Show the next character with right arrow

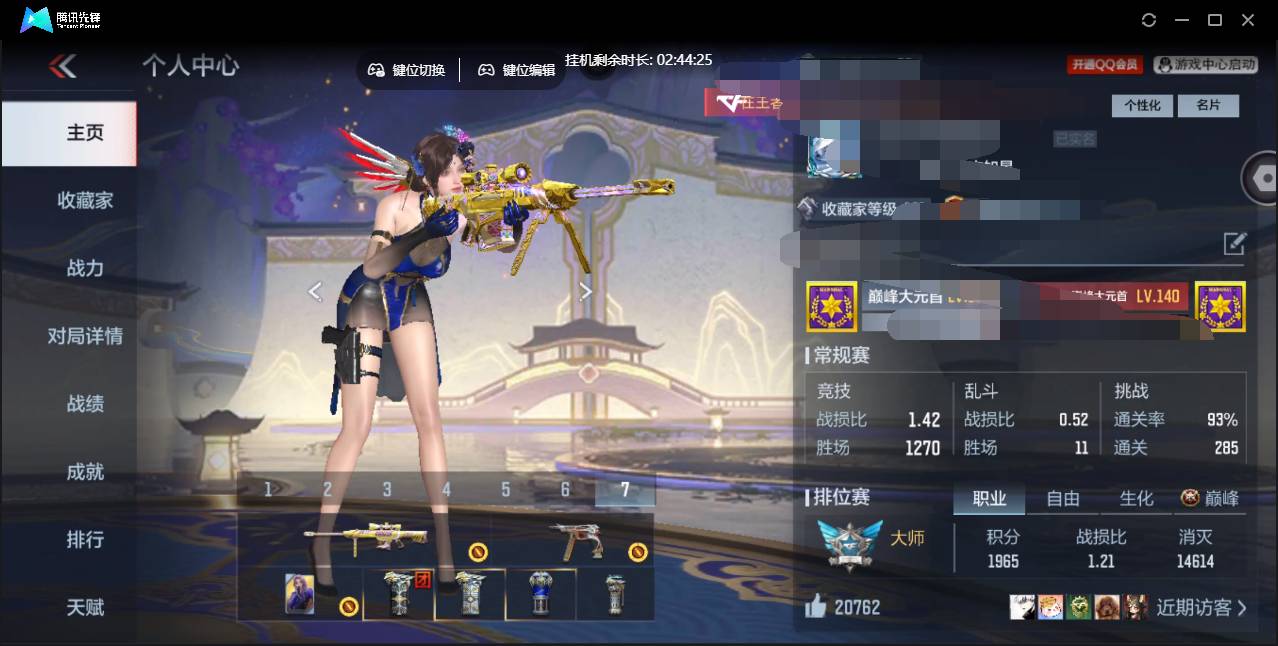coord(586,291)
